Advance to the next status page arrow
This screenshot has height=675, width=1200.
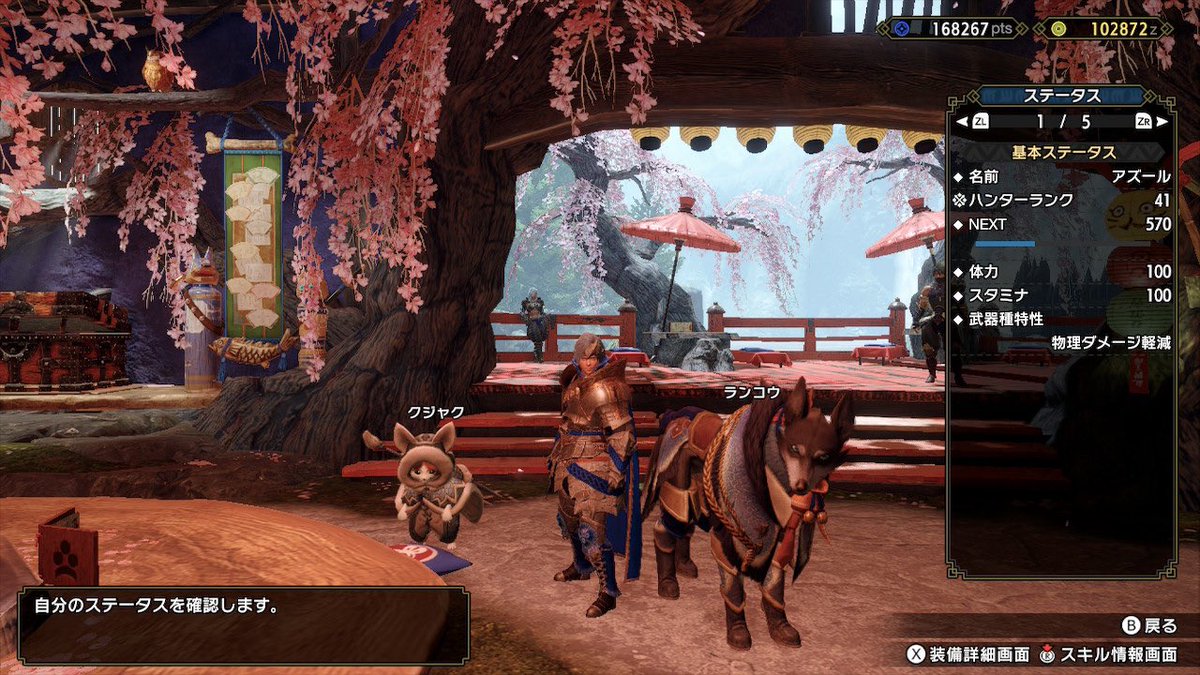coord(1162,122)
